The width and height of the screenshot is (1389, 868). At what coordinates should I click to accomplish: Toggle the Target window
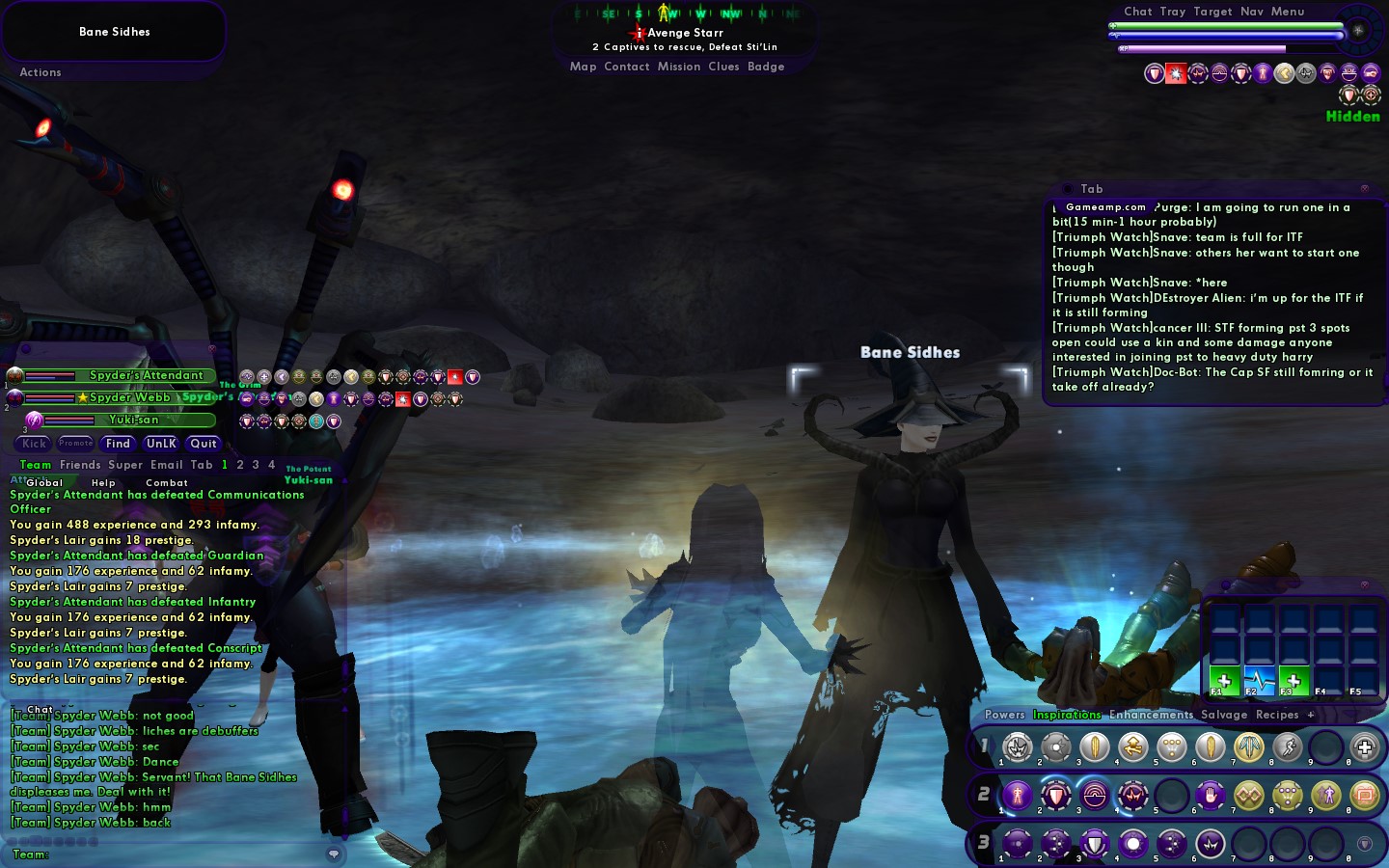[1212, 12]
